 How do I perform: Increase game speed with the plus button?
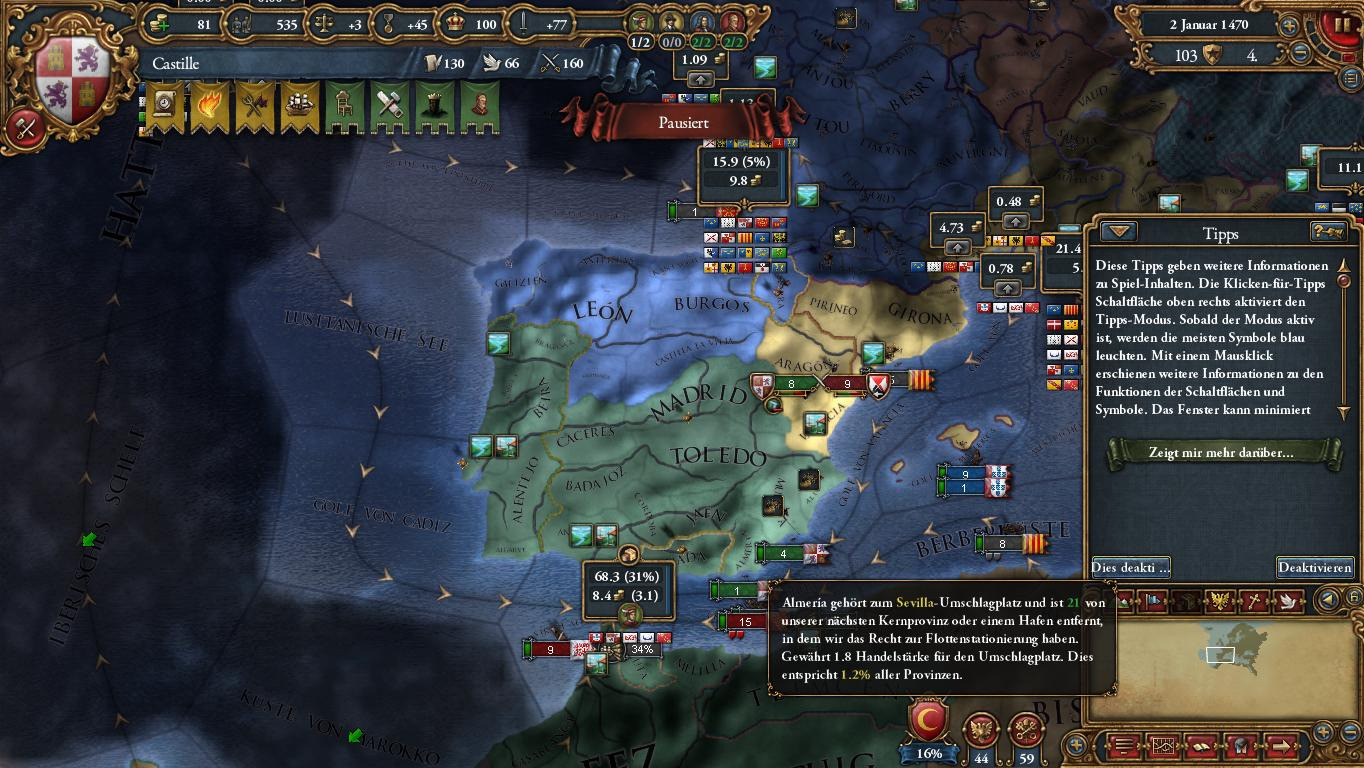point(1289,26)
